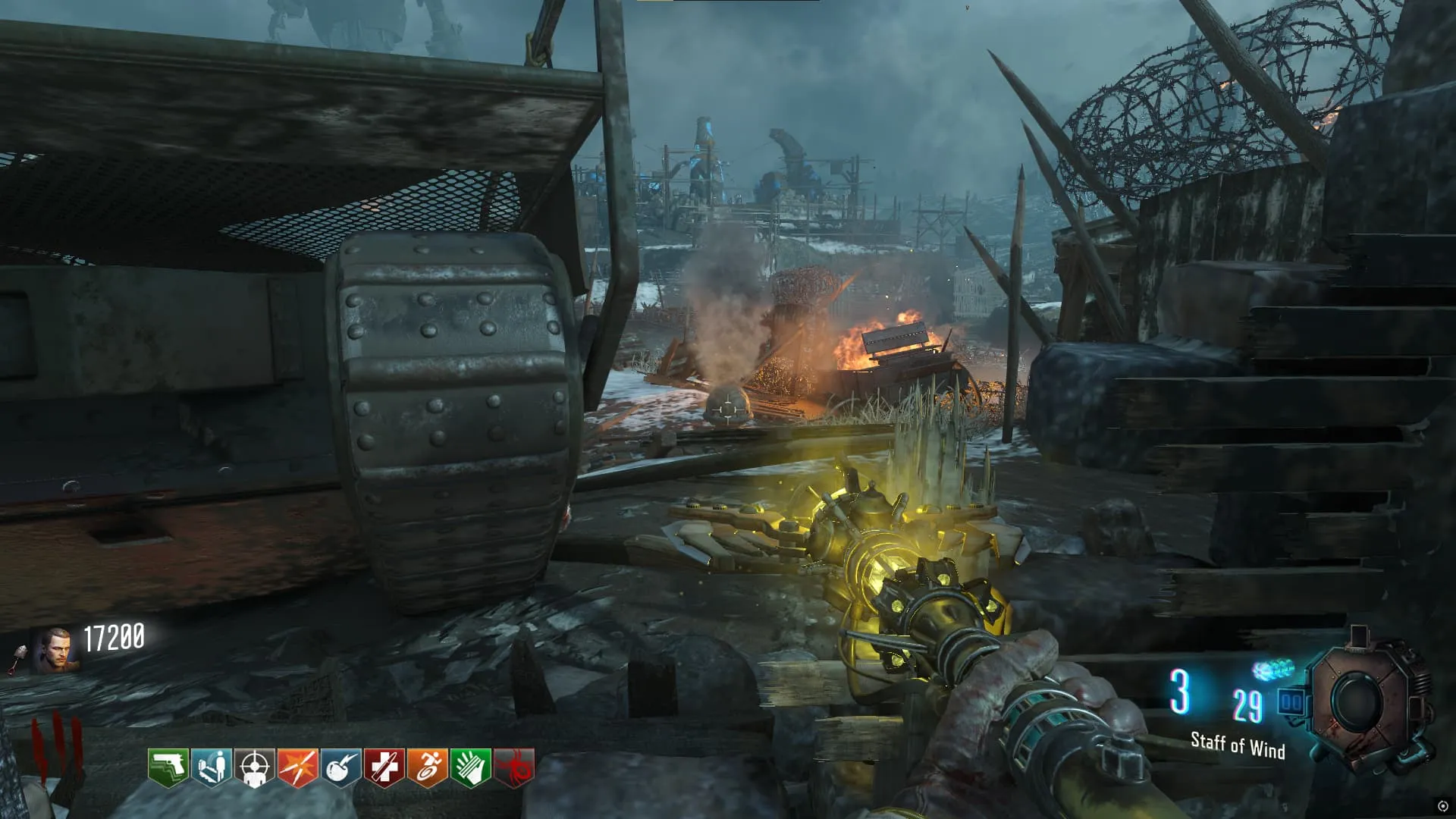Select the Double Tap perk icon
The height and width of the screenshot is (819, 1456).
pos(297,767)
